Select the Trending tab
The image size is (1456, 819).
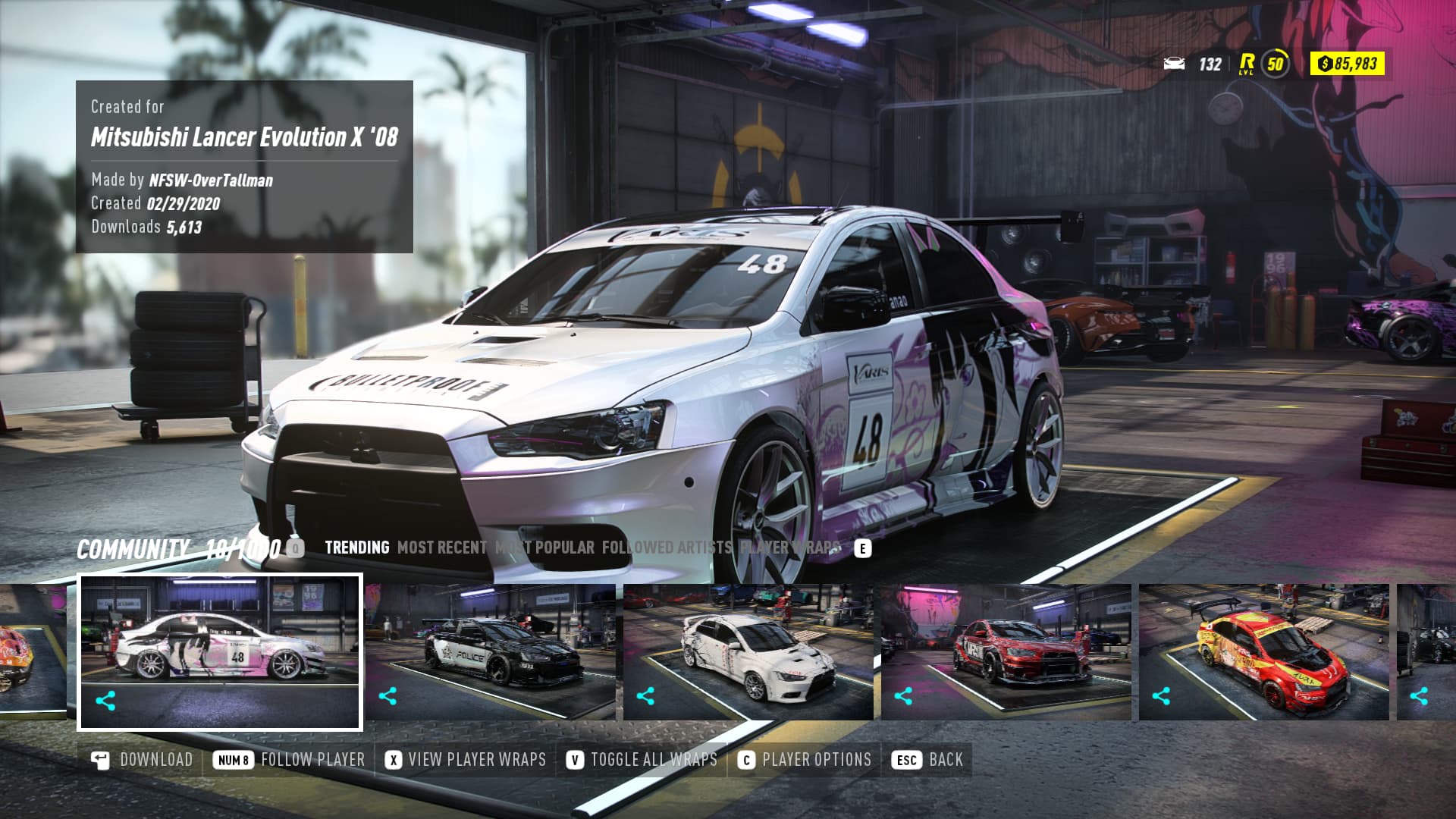tap(356, 548)
